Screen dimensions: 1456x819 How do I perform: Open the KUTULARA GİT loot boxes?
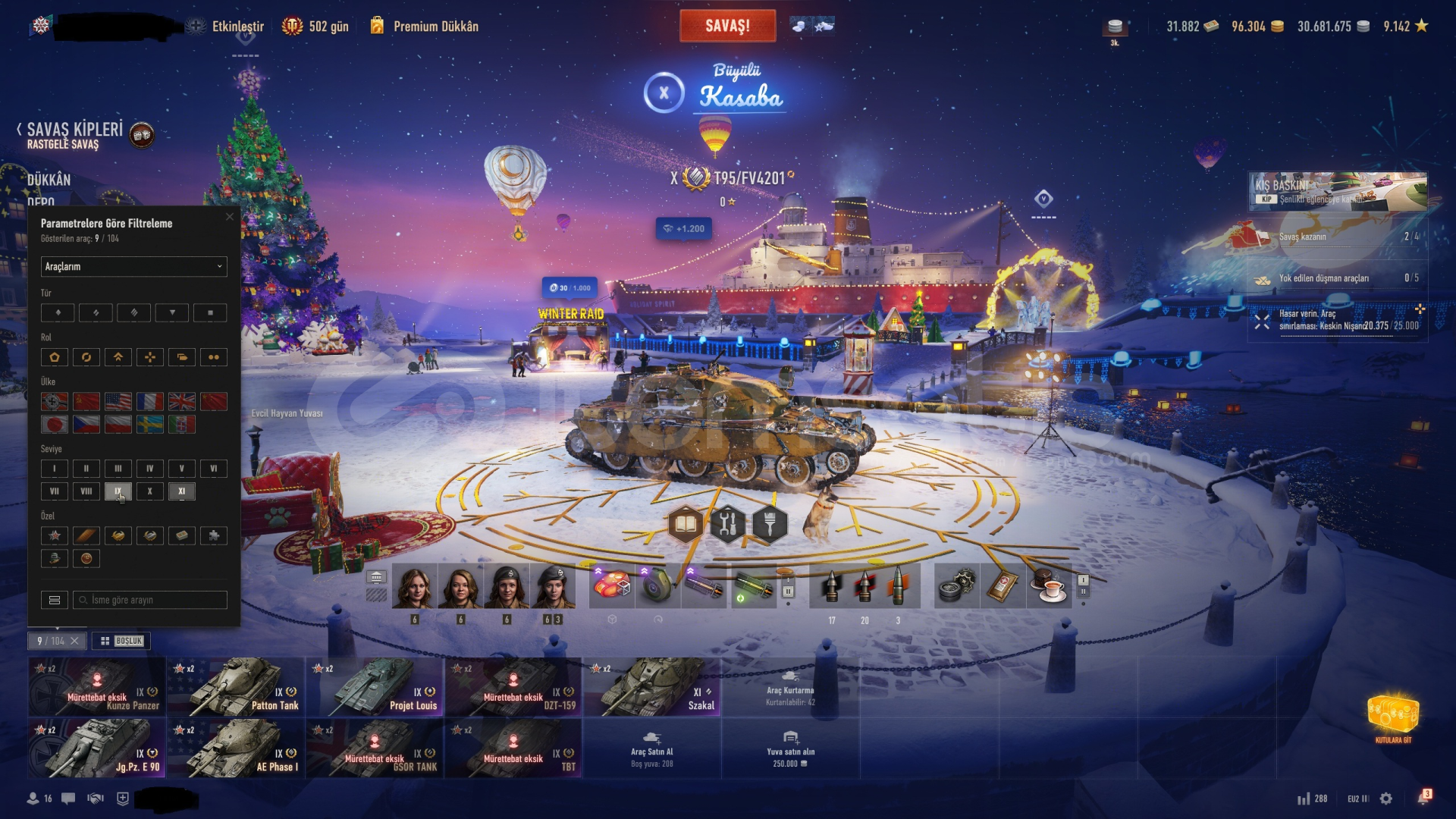1393,718
